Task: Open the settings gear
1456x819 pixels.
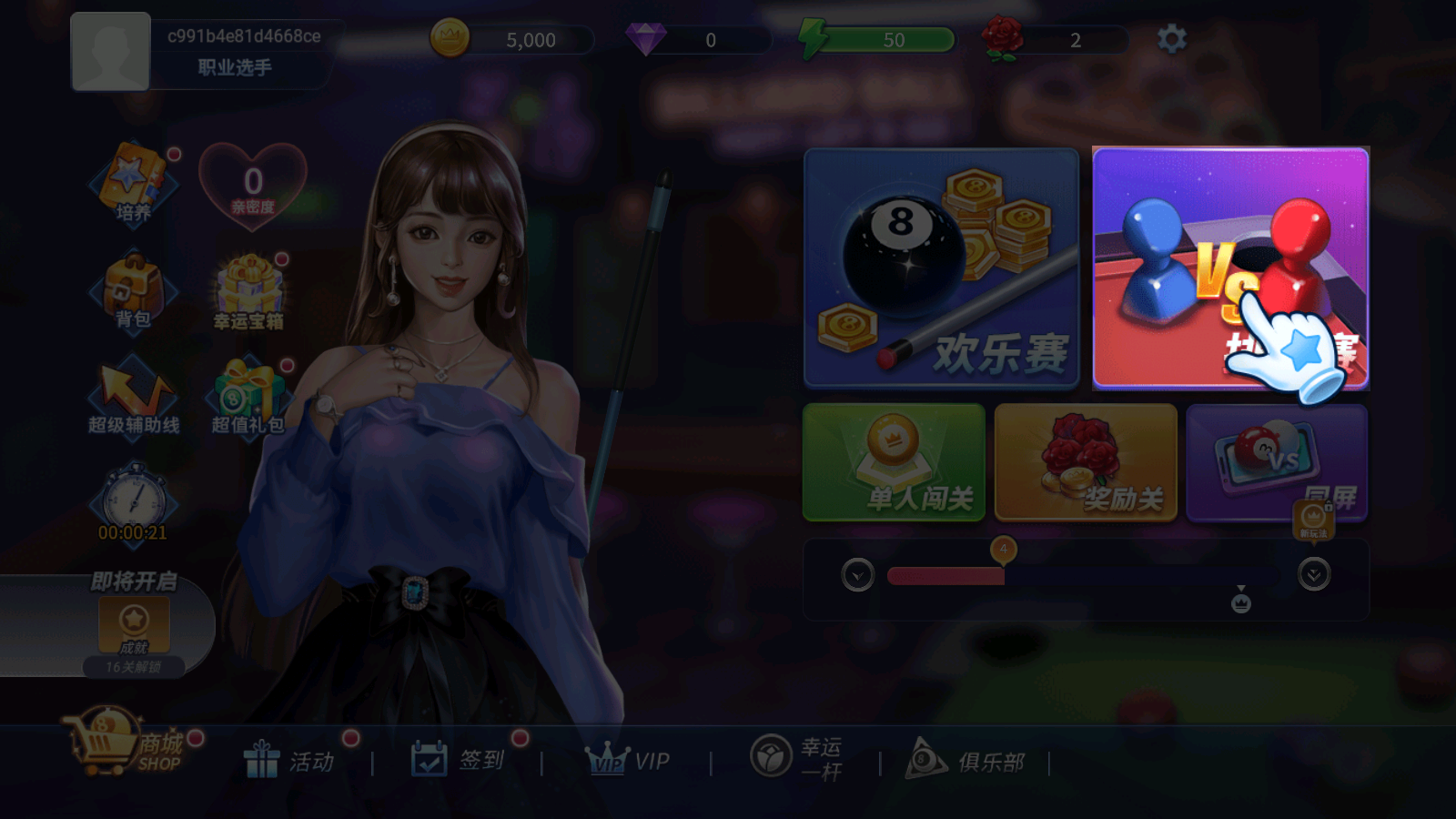Action: [1172, 38]
